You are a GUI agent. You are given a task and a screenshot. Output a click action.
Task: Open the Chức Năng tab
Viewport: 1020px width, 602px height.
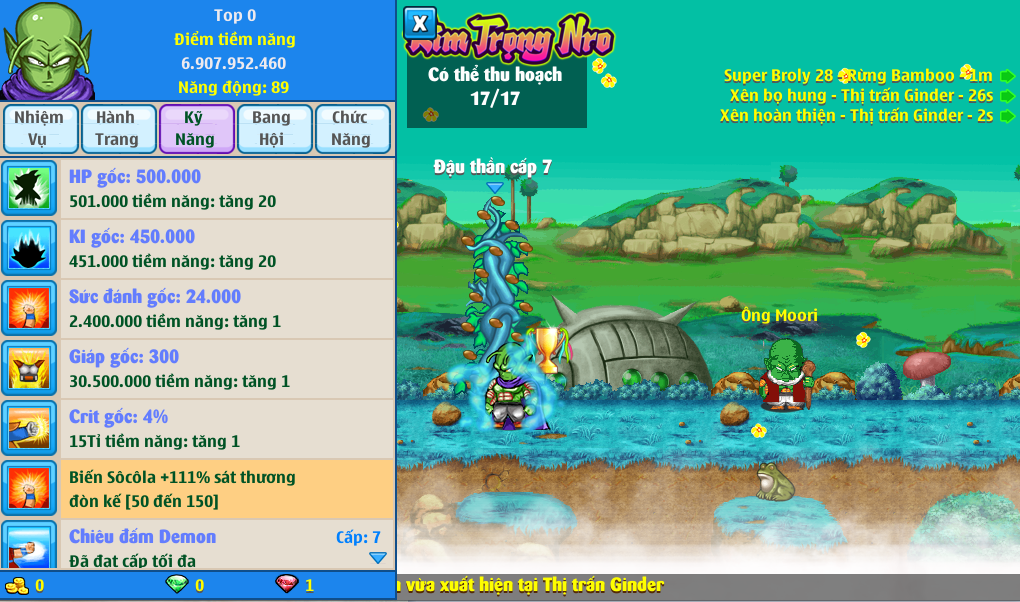(x=352, y=129)
